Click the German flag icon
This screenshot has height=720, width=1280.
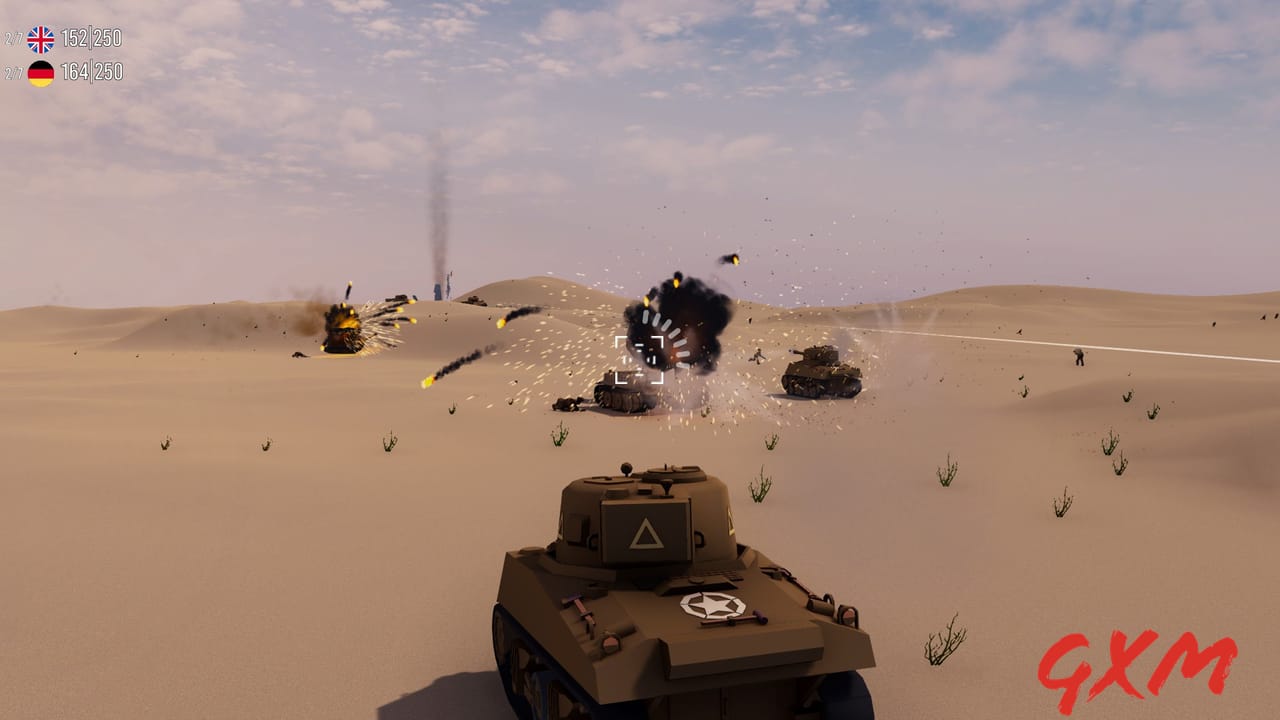coord(40,72)
